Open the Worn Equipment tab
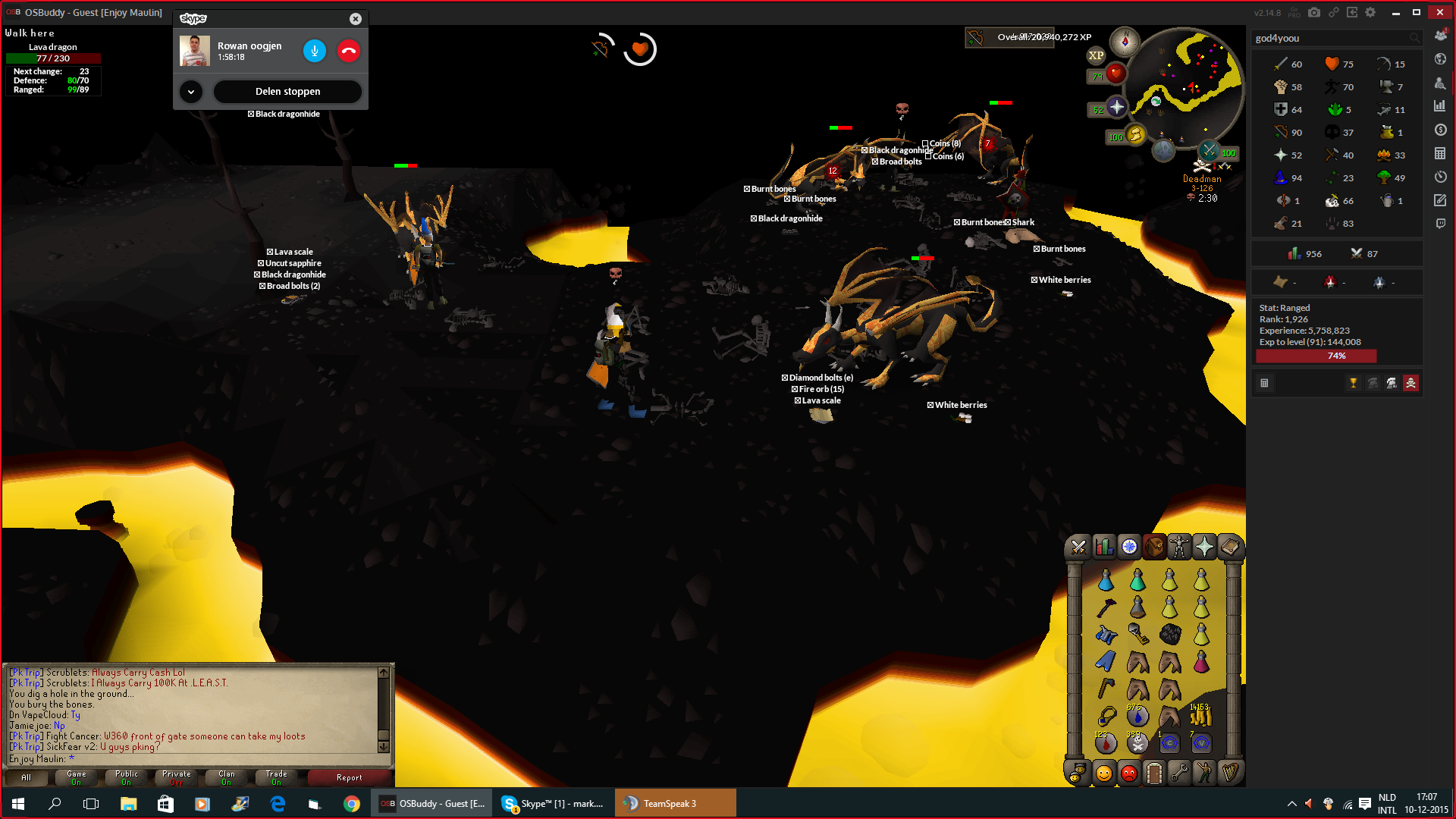Image resolution: width=1456 pixels, height=819 pixels. [x=1179, y=547]
